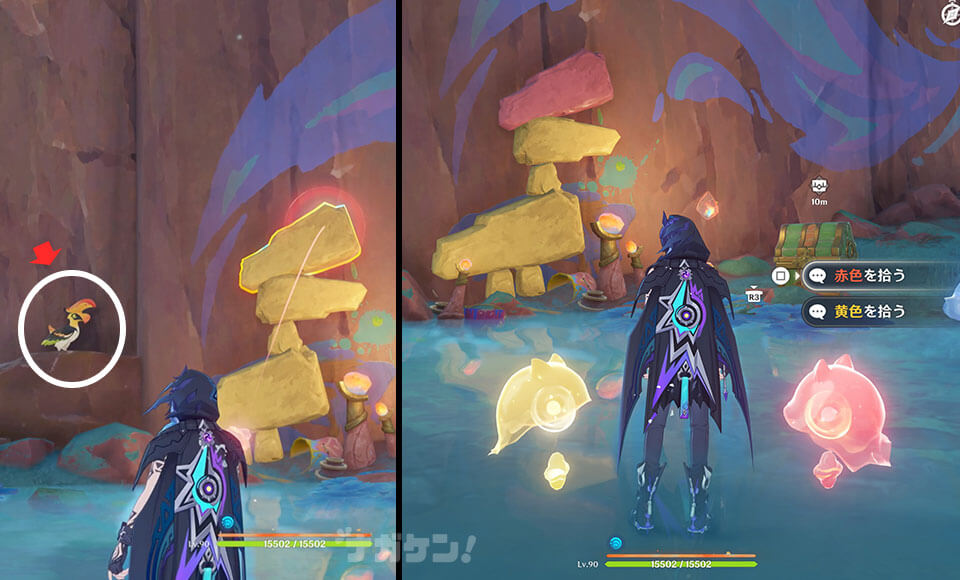The height and width of the screenshot is (580, 960).
Task: Click the 10m objective marker icon
Action: (x=819, y=186)
